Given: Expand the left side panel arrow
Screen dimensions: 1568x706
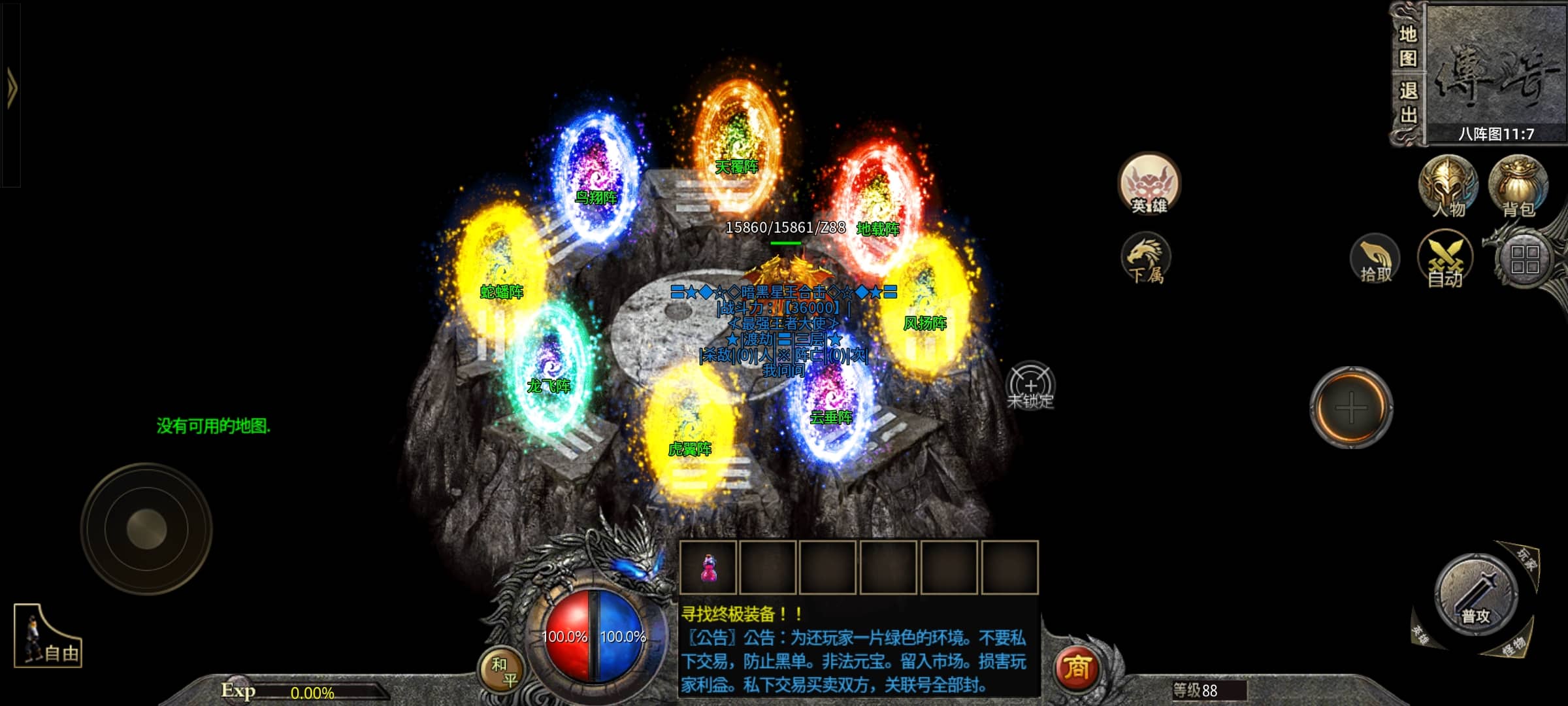Looking at the screenshot, I should (x=11, y=89).
